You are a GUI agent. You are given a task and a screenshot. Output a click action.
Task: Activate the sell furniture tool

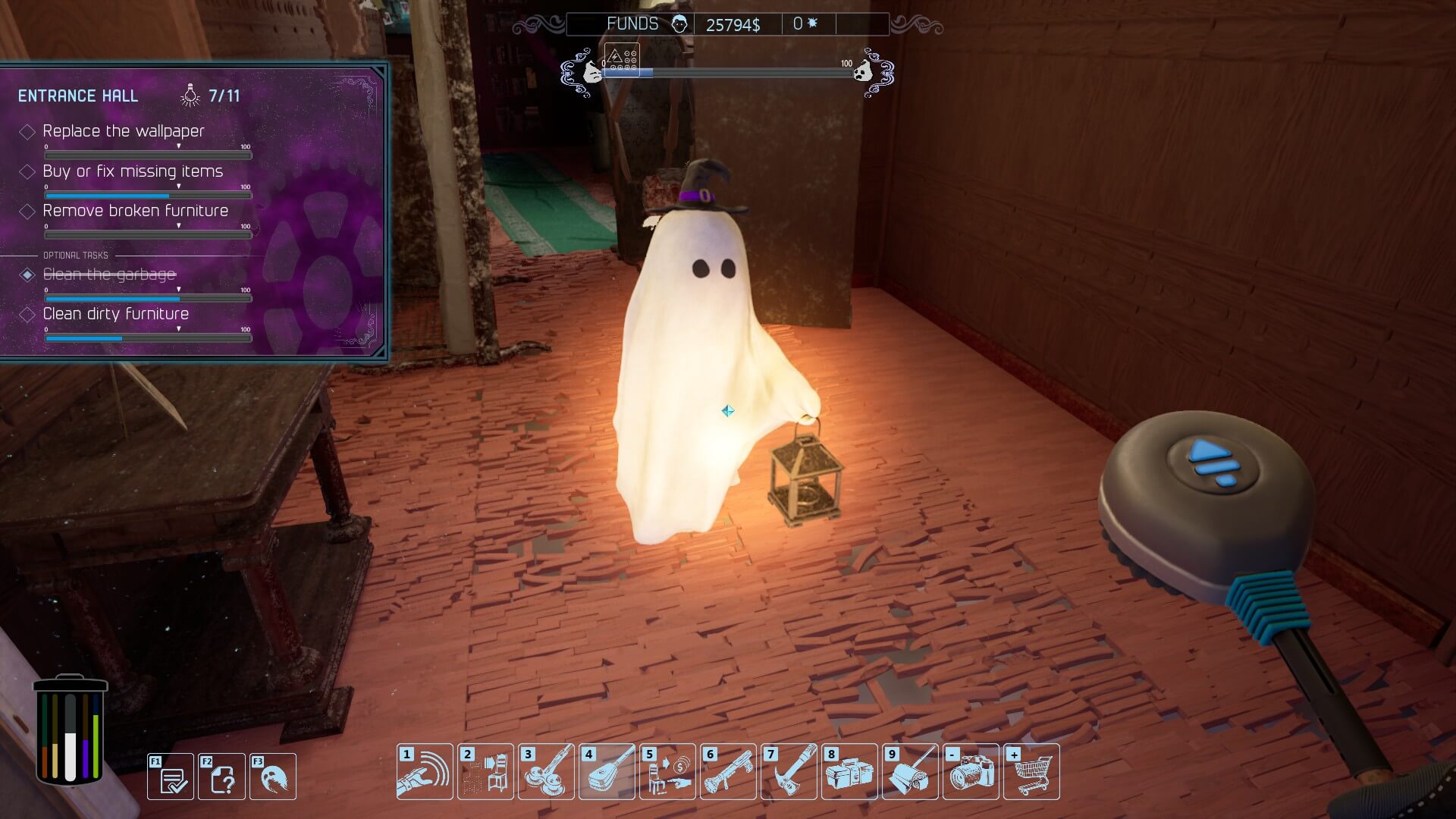667,772
